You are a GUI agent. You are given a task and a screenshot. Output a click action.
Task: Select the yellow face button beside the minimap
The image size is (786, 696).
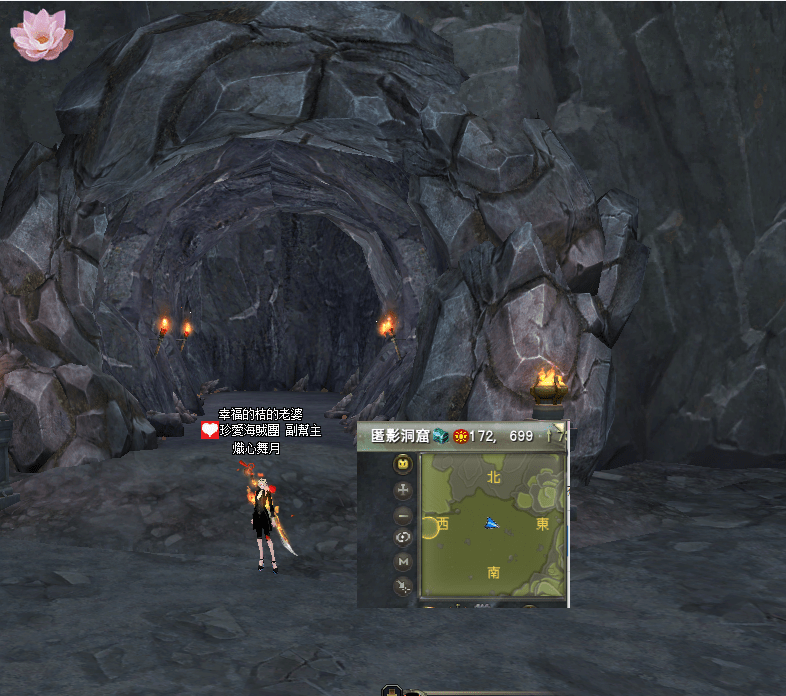click(403, 464)
